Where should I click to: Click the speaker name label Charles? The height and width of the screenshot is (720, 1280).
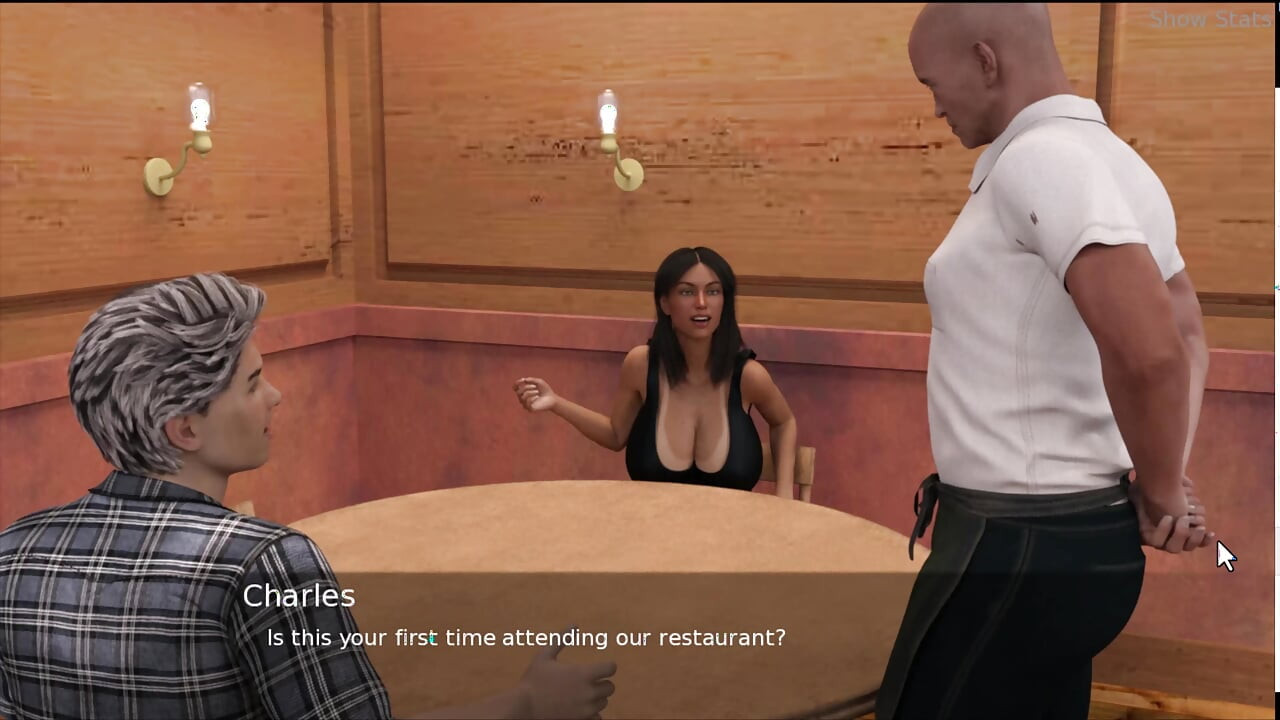click(x=300, y=596)
